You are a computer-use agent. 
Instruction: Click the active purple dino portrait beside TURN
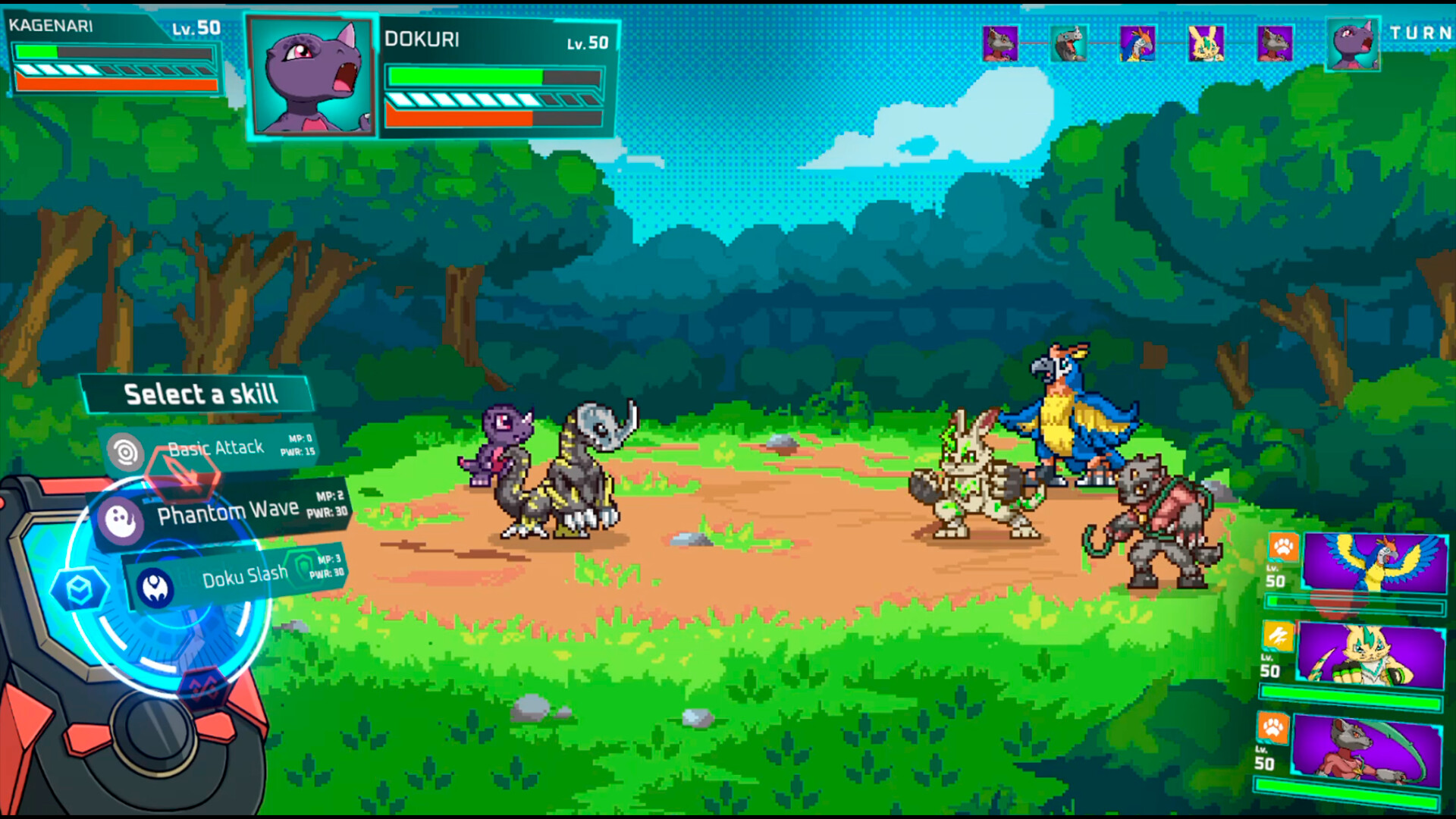[x=1352, y=44]
